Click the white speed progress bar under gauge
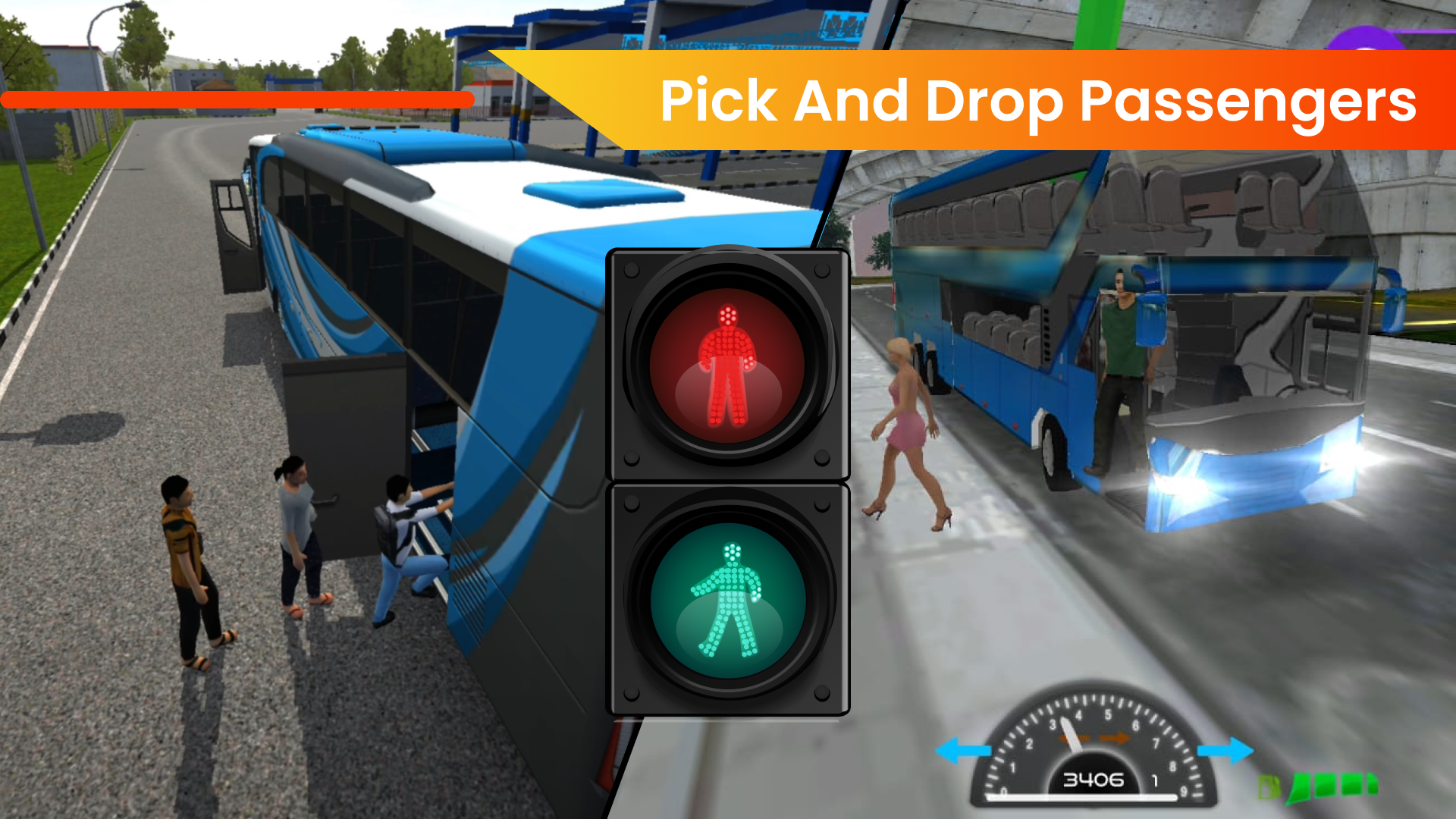This screenshot has height=819, width=1456. click(x=1081, y=797)
